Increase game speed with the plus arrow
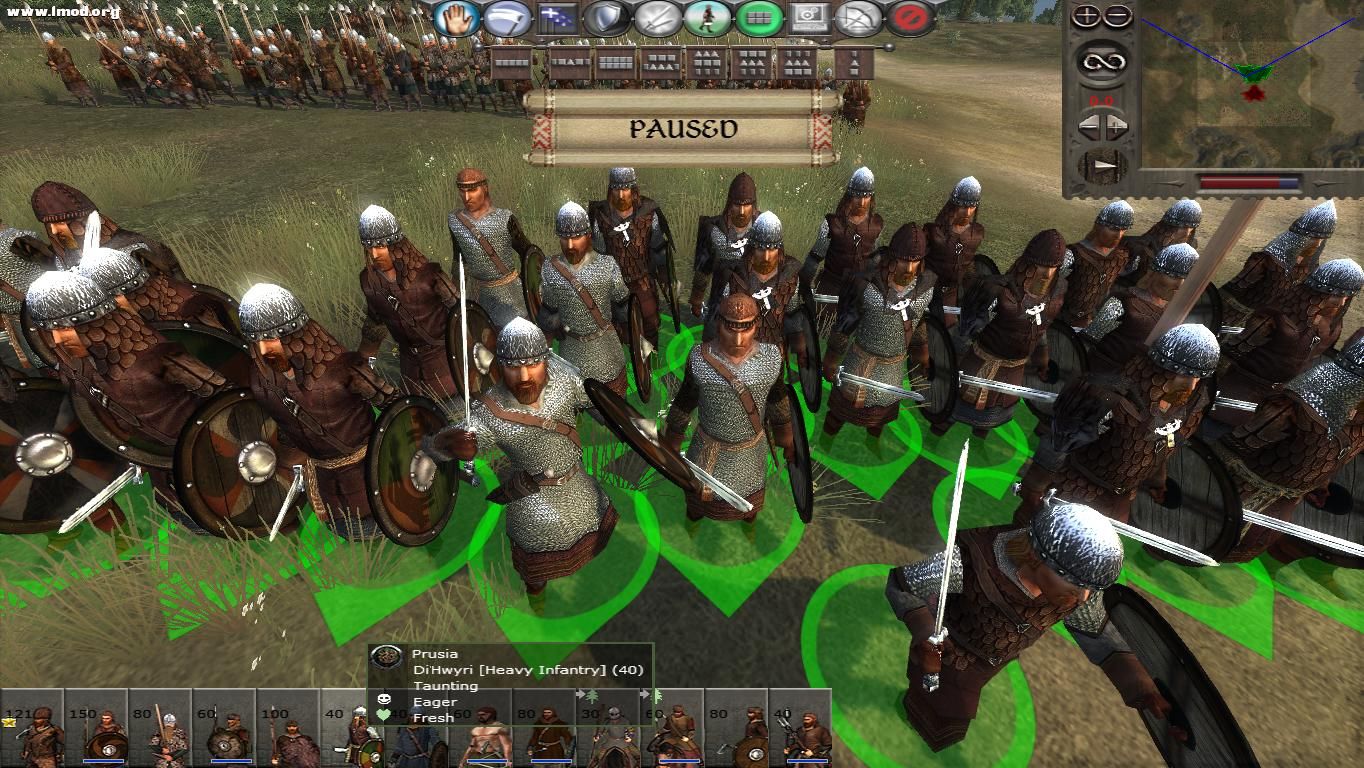The width and height of the screenshot is (1364, 768). (x=1116, y=125)
